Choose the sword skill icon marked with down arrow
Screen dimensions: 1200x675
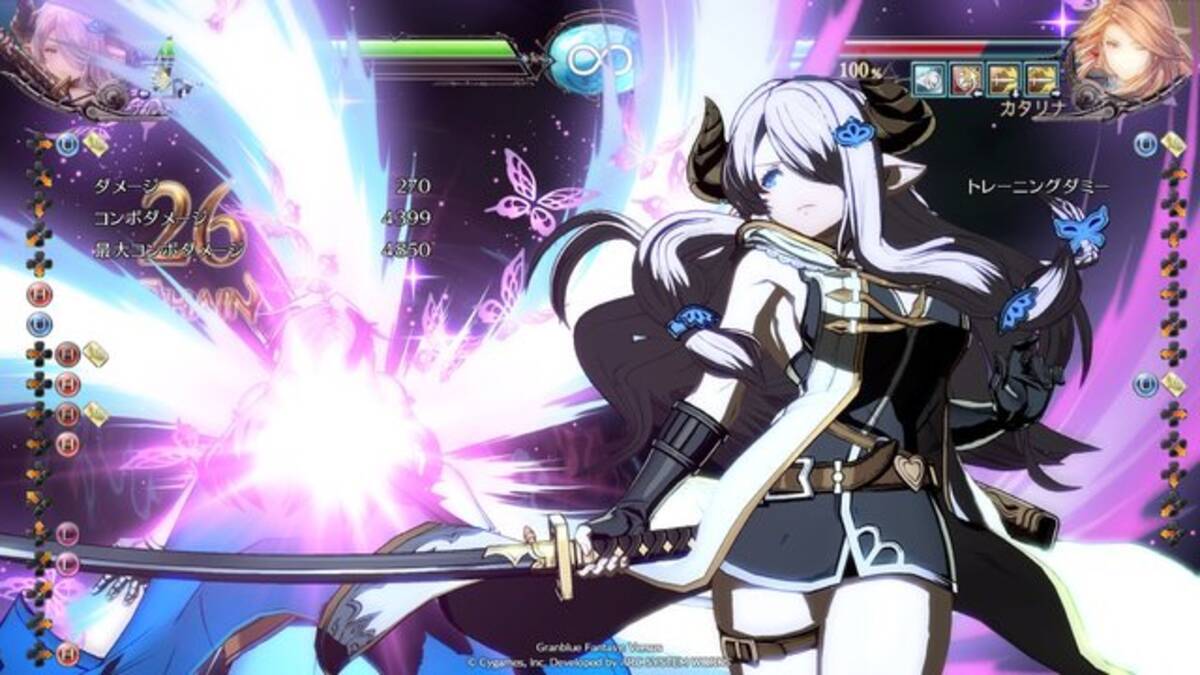(1003, 76)
